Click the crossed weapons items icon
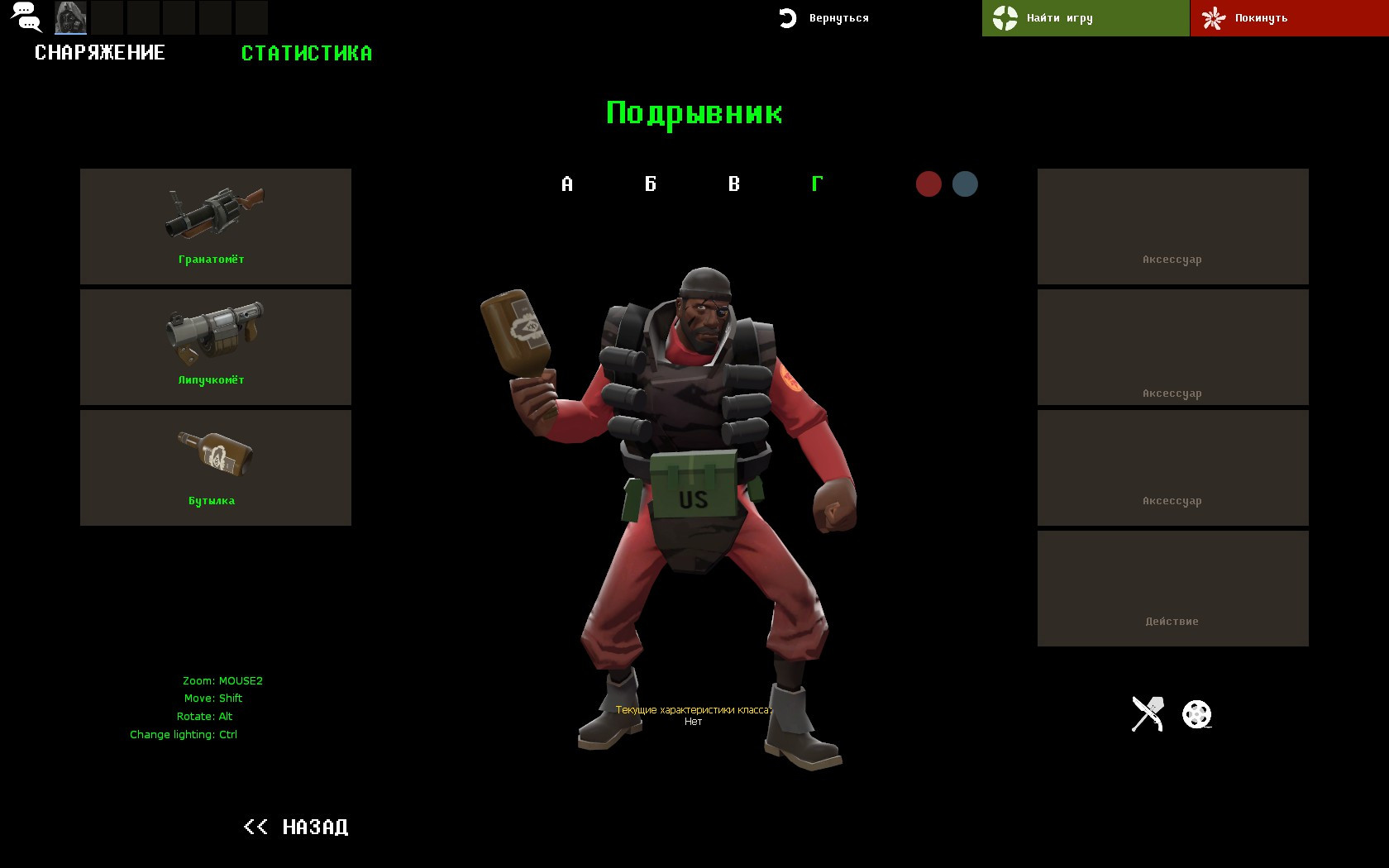 click(x=1148, y=712)
